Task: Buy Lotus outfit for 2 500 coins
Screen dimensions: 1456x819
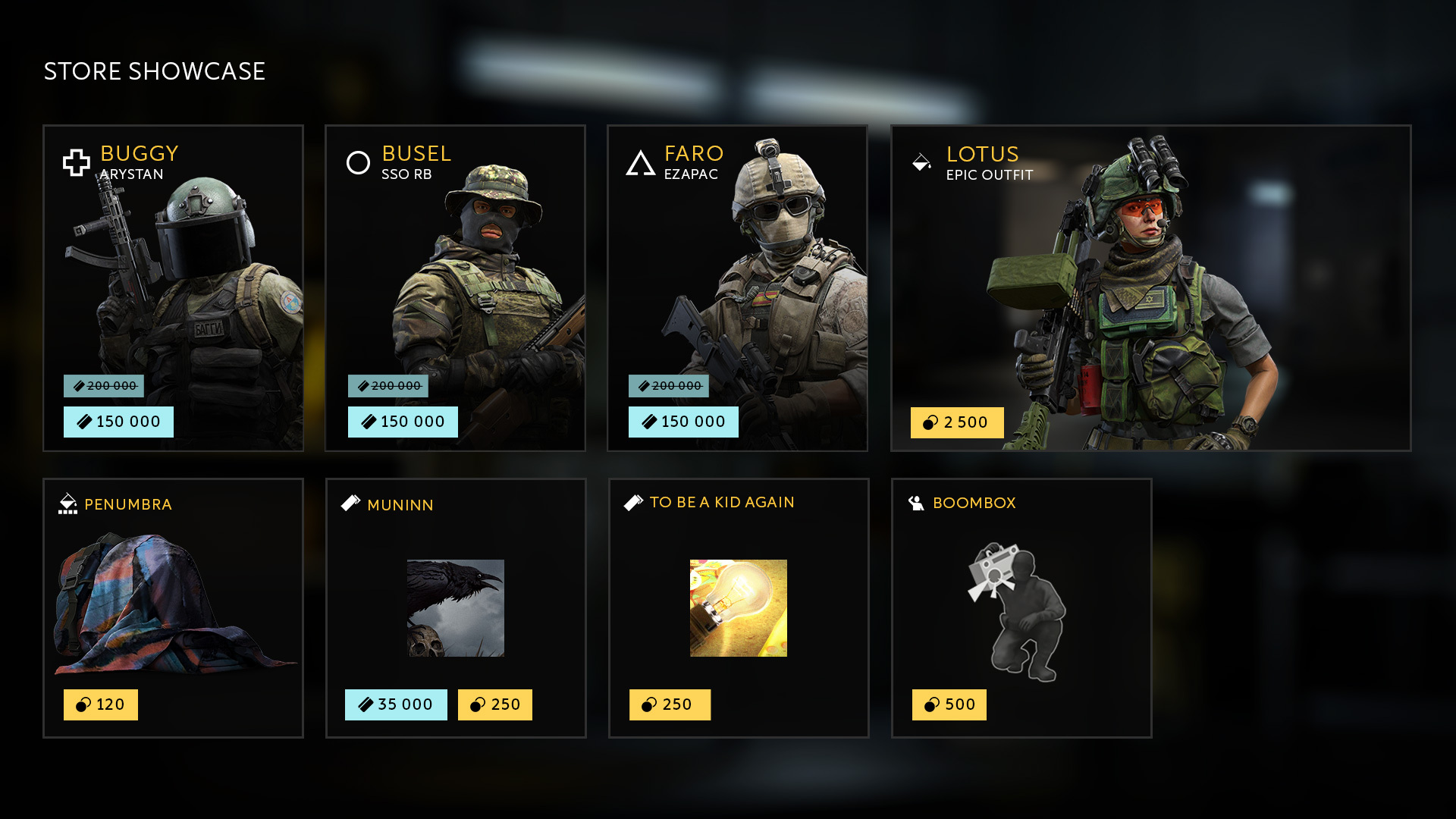Action: coord(957,422)
